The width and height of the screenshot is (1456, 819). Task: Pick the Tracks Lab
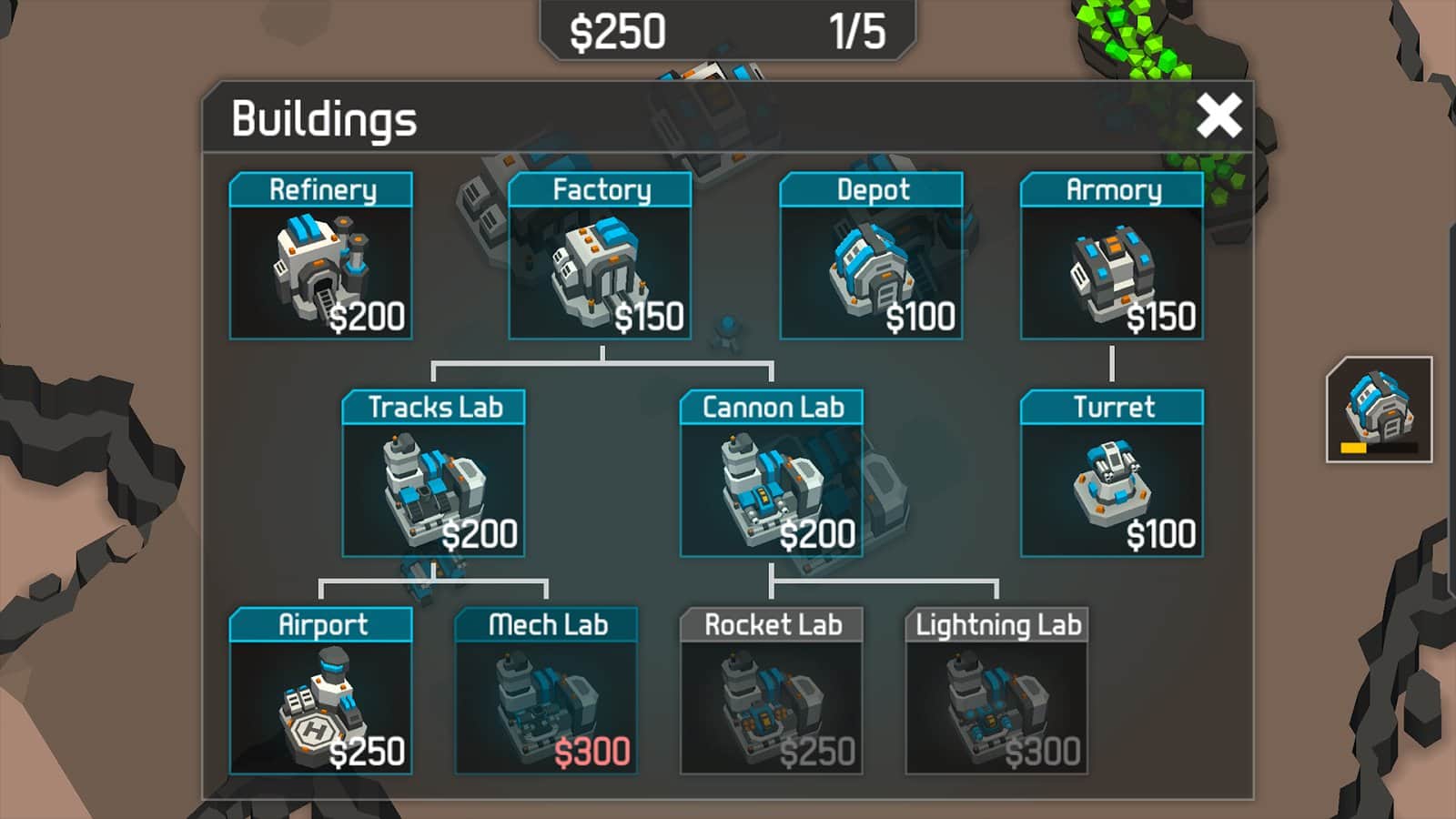tap(433, 474)
